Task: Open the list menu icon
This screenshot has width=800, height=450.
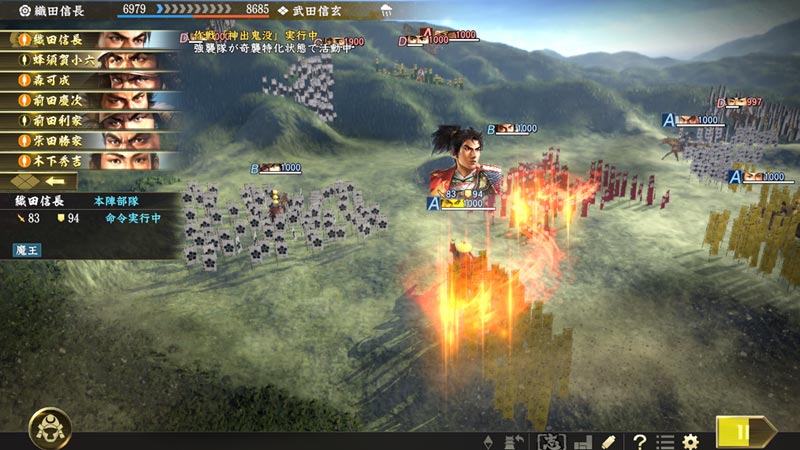Action: (x=665, y=441)
